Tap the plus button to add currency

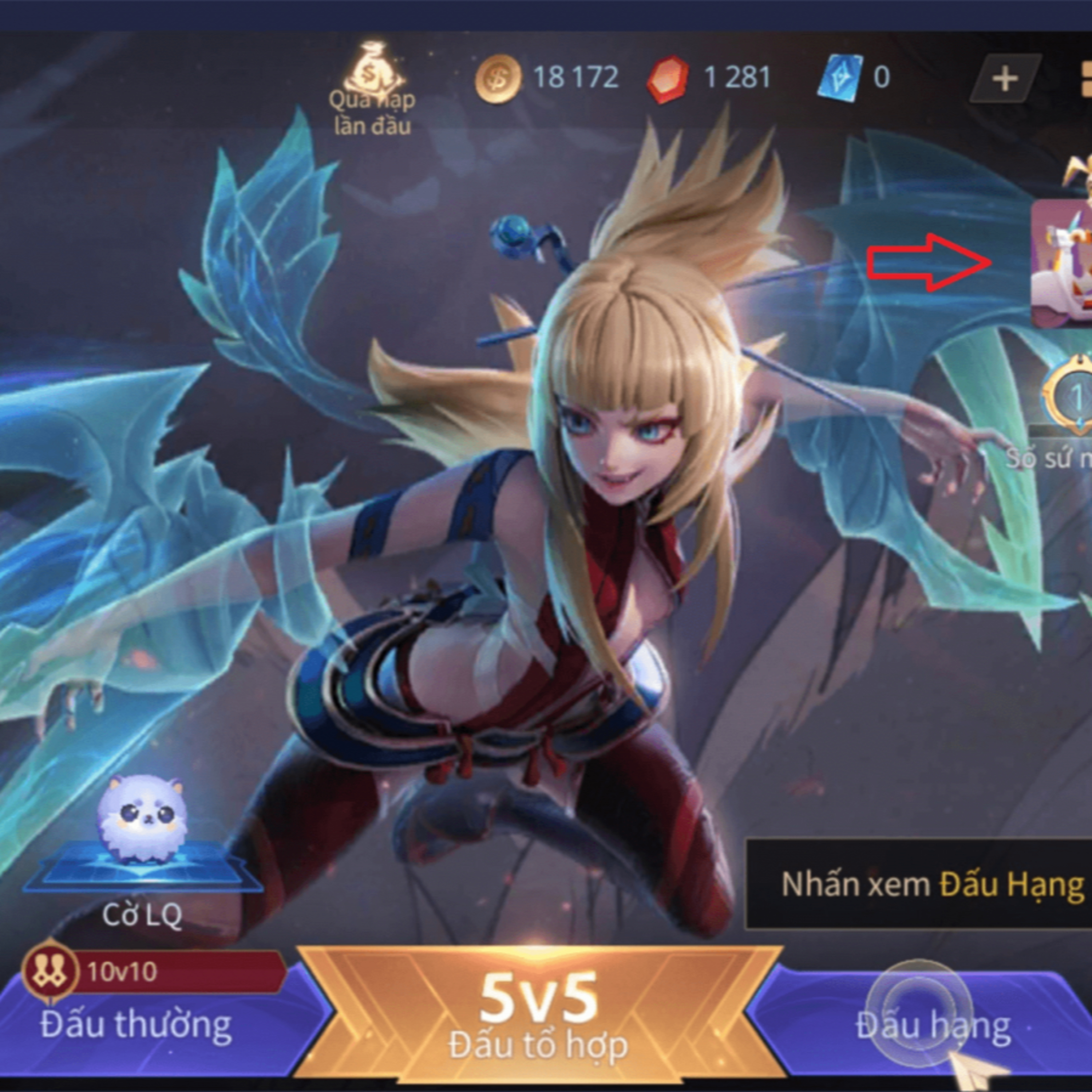(x=1004, y=79)
